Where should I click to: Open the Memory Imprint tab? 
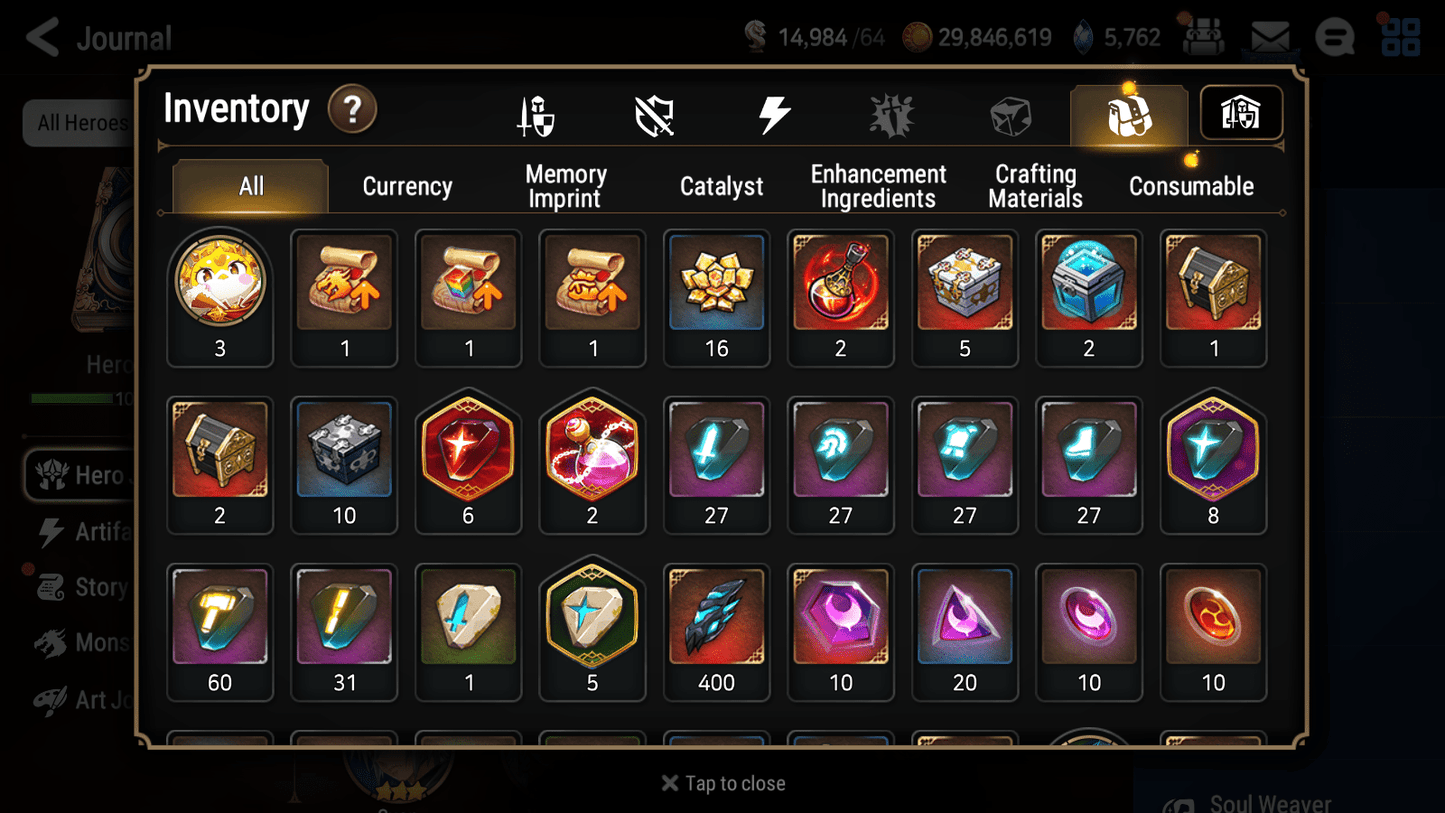click(x=564, y=186)
